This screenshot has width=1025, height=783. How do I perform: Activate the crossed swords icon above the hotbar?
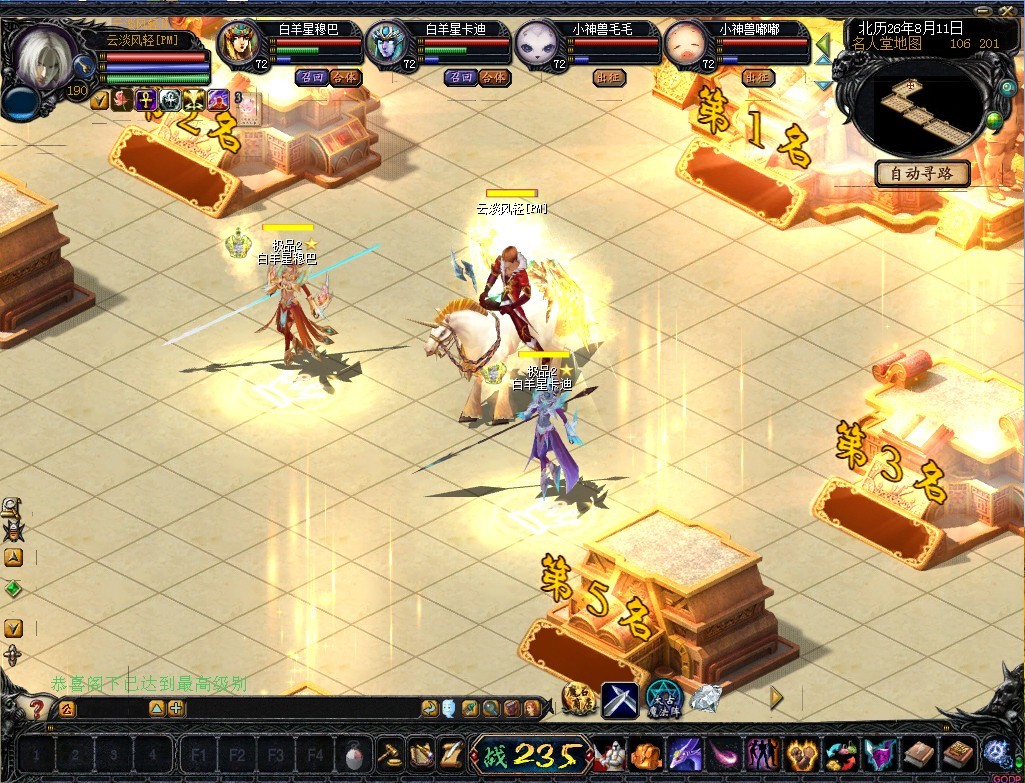619,698
